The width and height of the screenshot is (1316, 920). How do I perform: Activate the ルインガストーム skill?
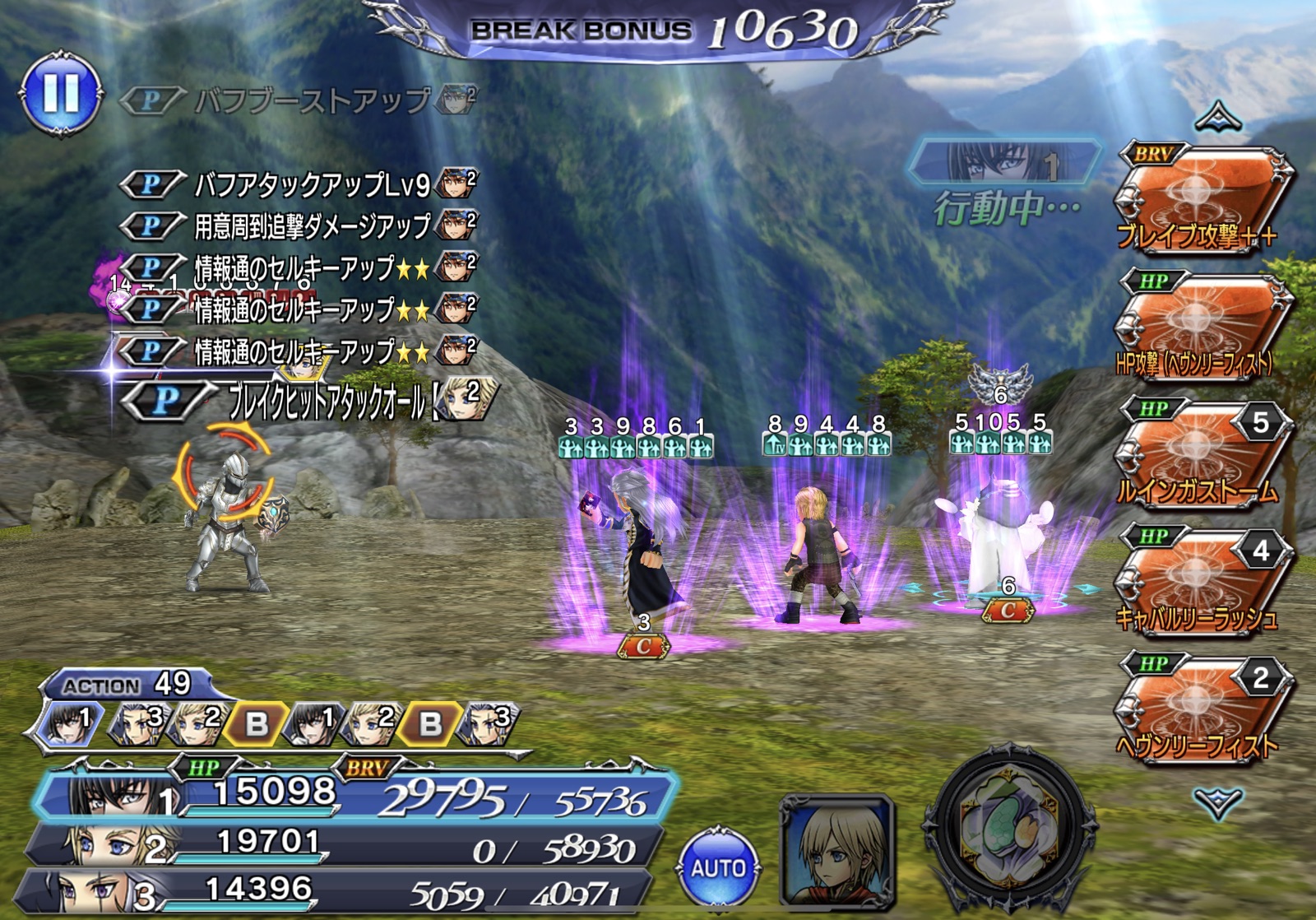coord(1201,455)
